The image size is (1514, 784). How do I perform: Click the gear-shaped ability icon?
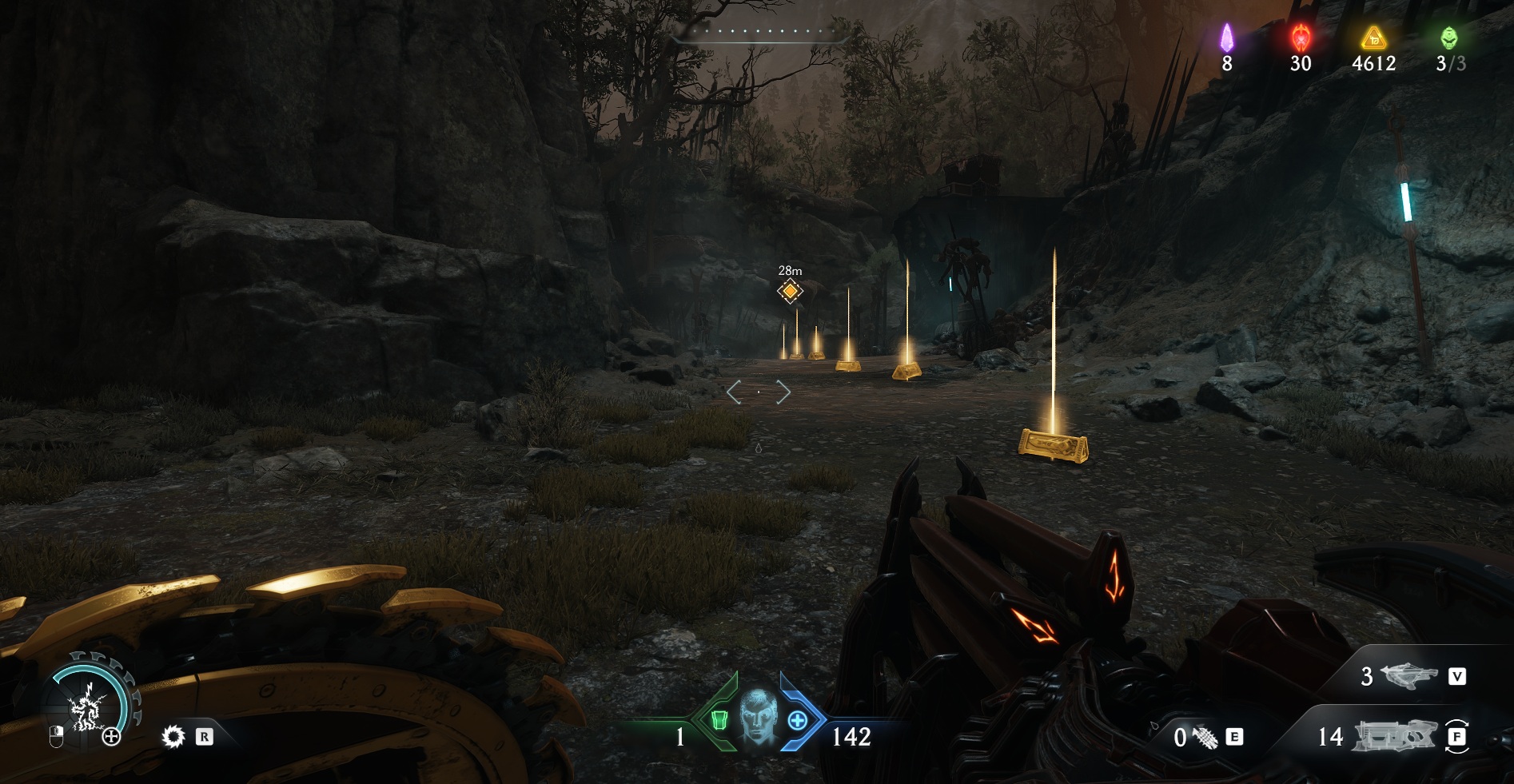[173, 736]
